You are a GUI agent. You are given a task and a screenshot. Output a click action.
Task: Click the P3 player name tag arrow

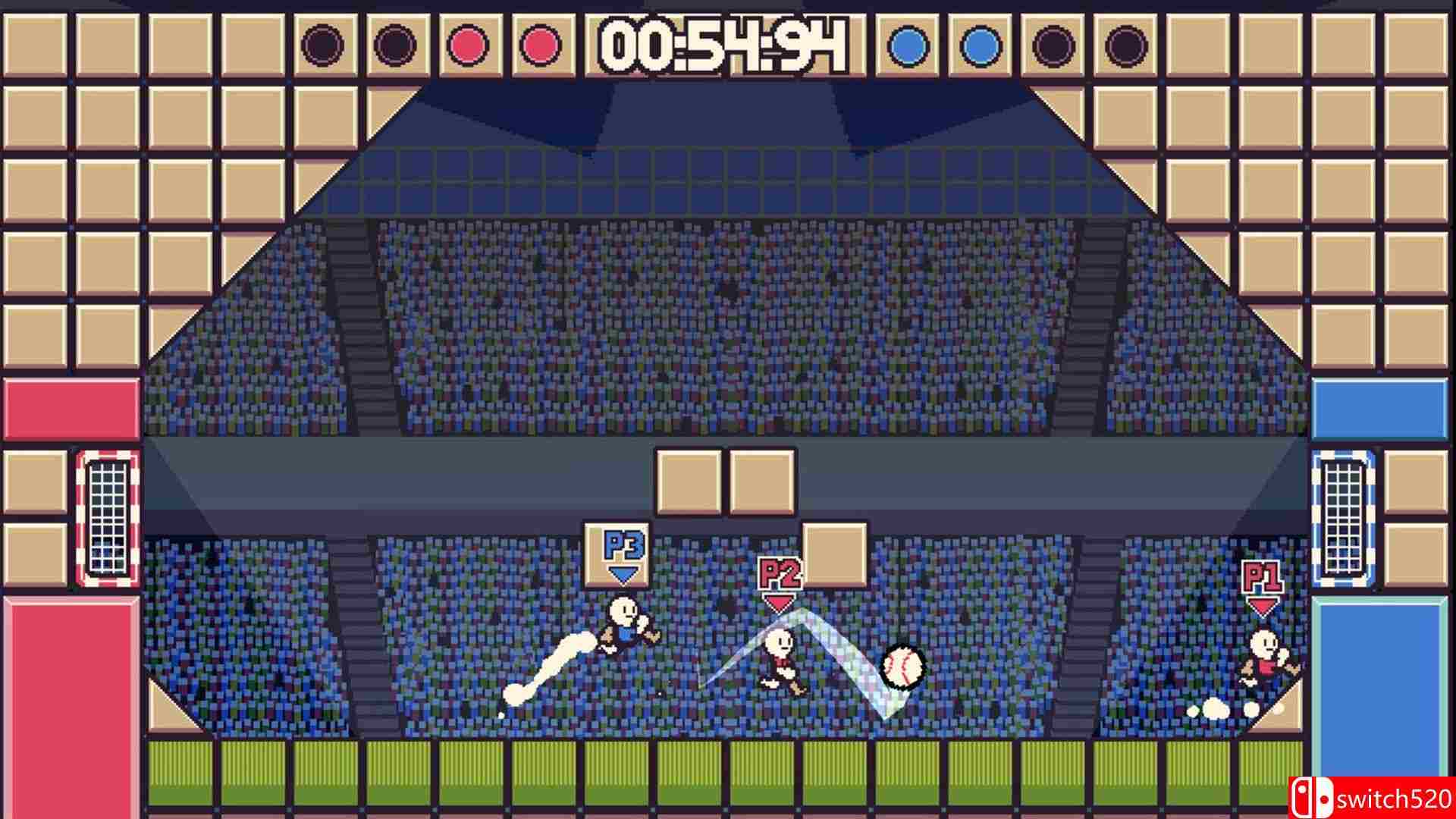[x=622, y=575]
